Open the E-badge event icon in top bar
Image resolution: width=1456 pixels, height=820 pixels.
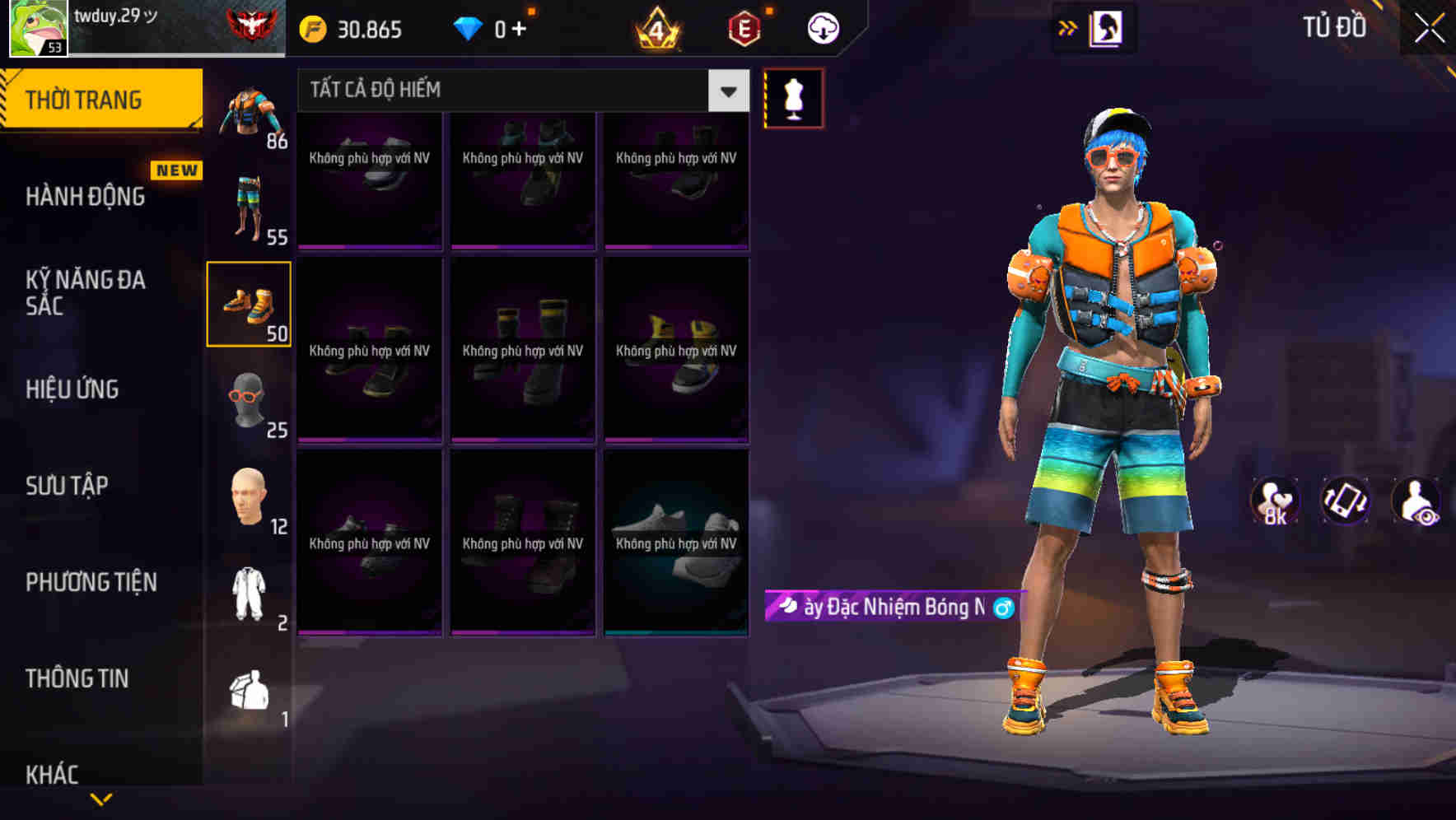click(x=742, y=26)
